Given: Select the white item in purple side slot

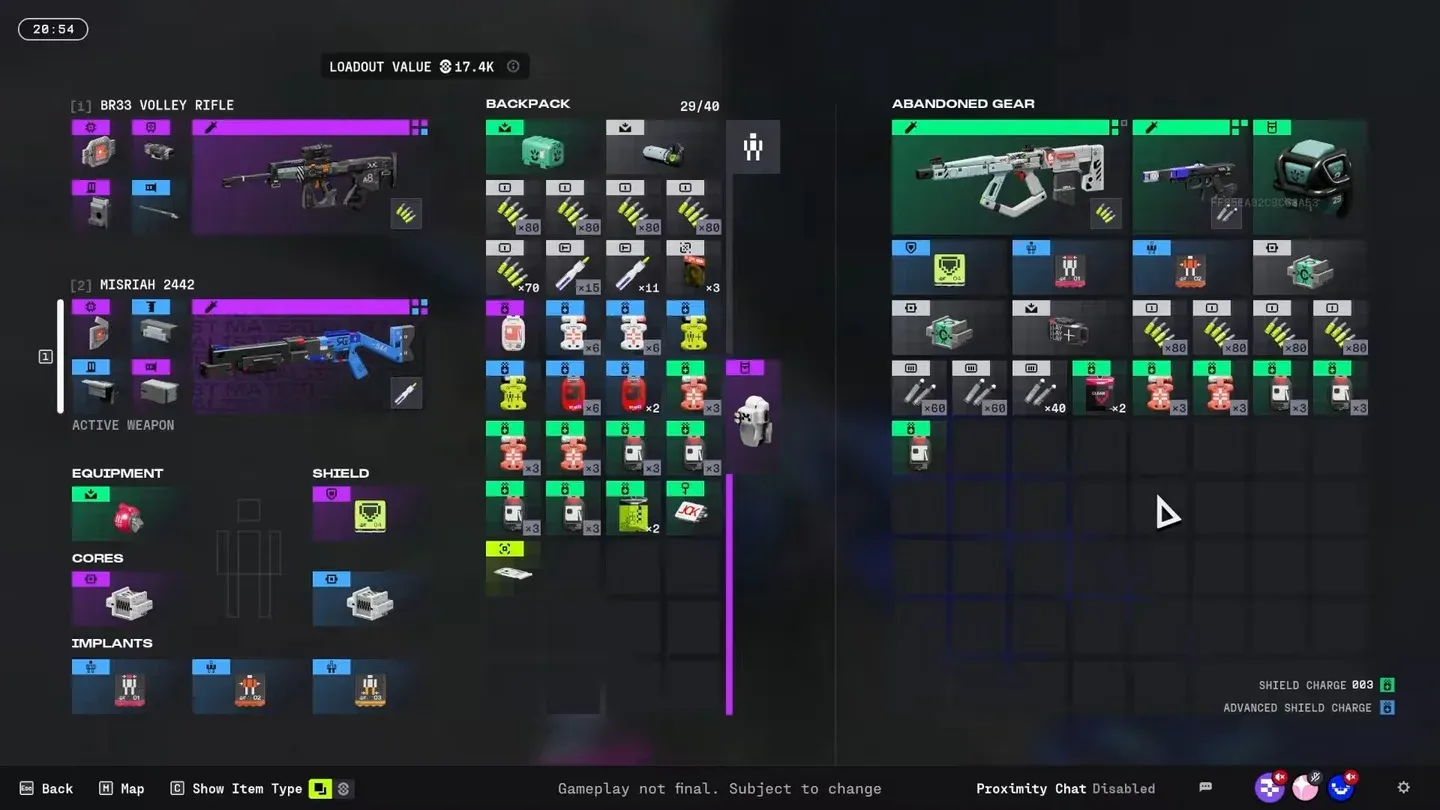Looking at the screenshot, I should click(x=752, y=418).
